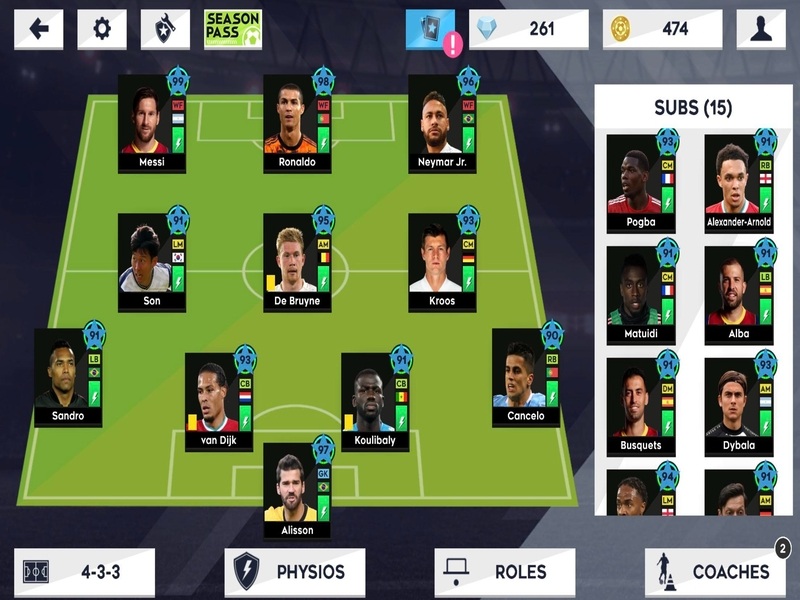The width and height of the screenshot is (800, 600).
Task: Pick Cancelo at right back
Action: (526, 377)
